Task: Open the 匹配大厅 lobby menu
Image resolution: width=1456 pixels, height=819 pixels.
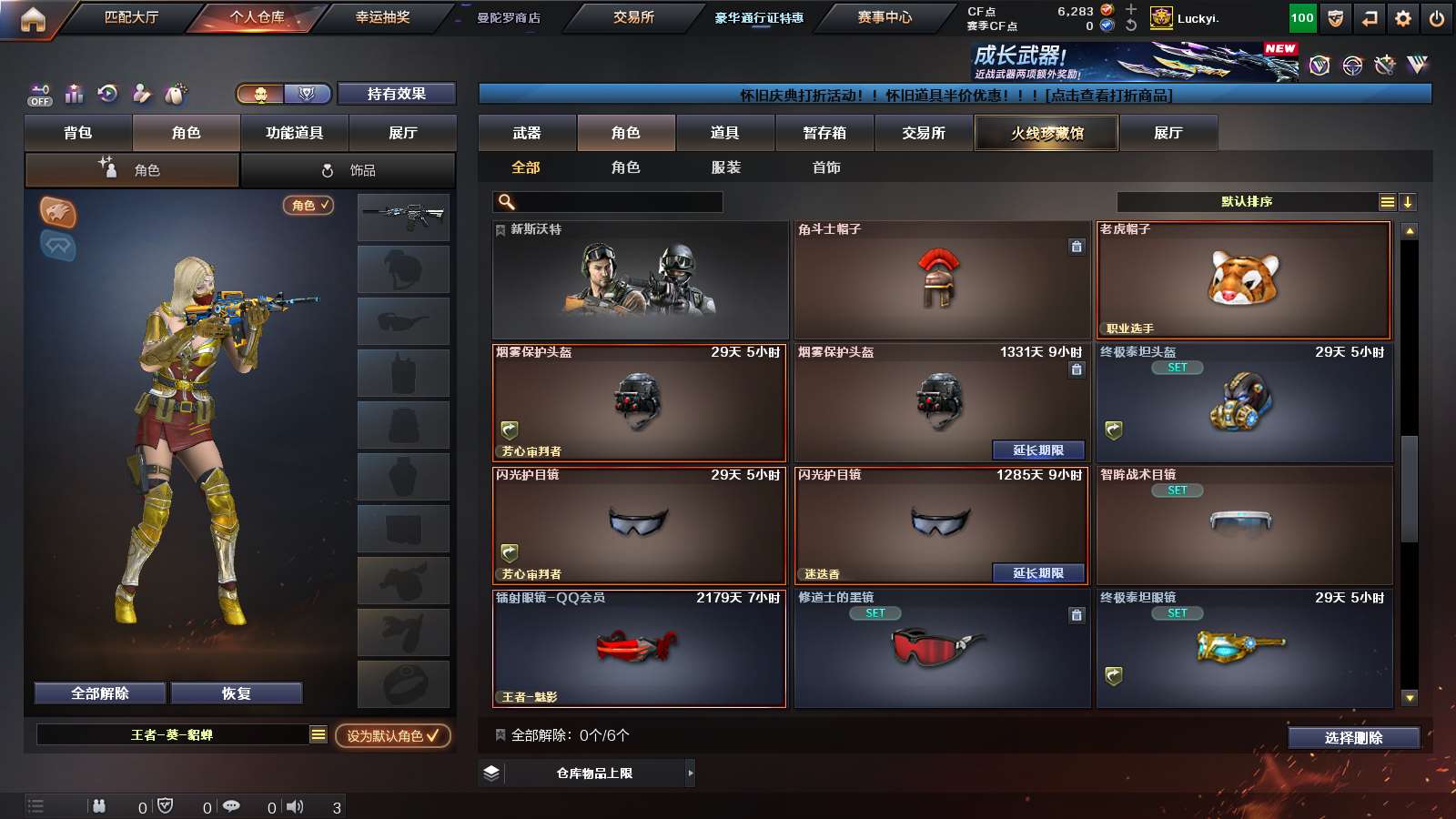Action: click(x=131, y=17)
